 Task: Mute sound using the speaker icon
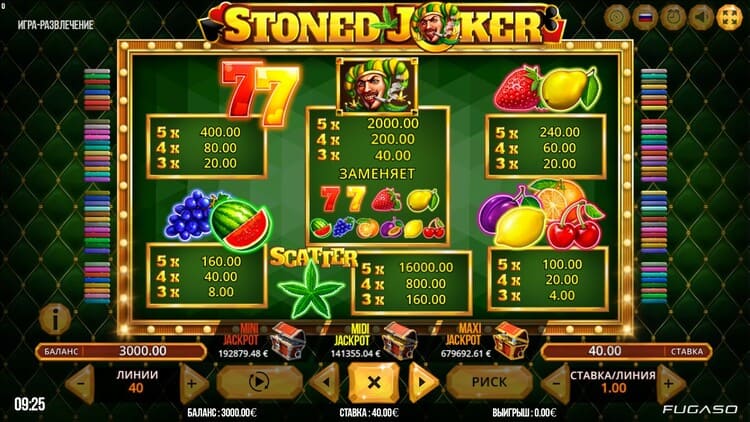point(702,18)
